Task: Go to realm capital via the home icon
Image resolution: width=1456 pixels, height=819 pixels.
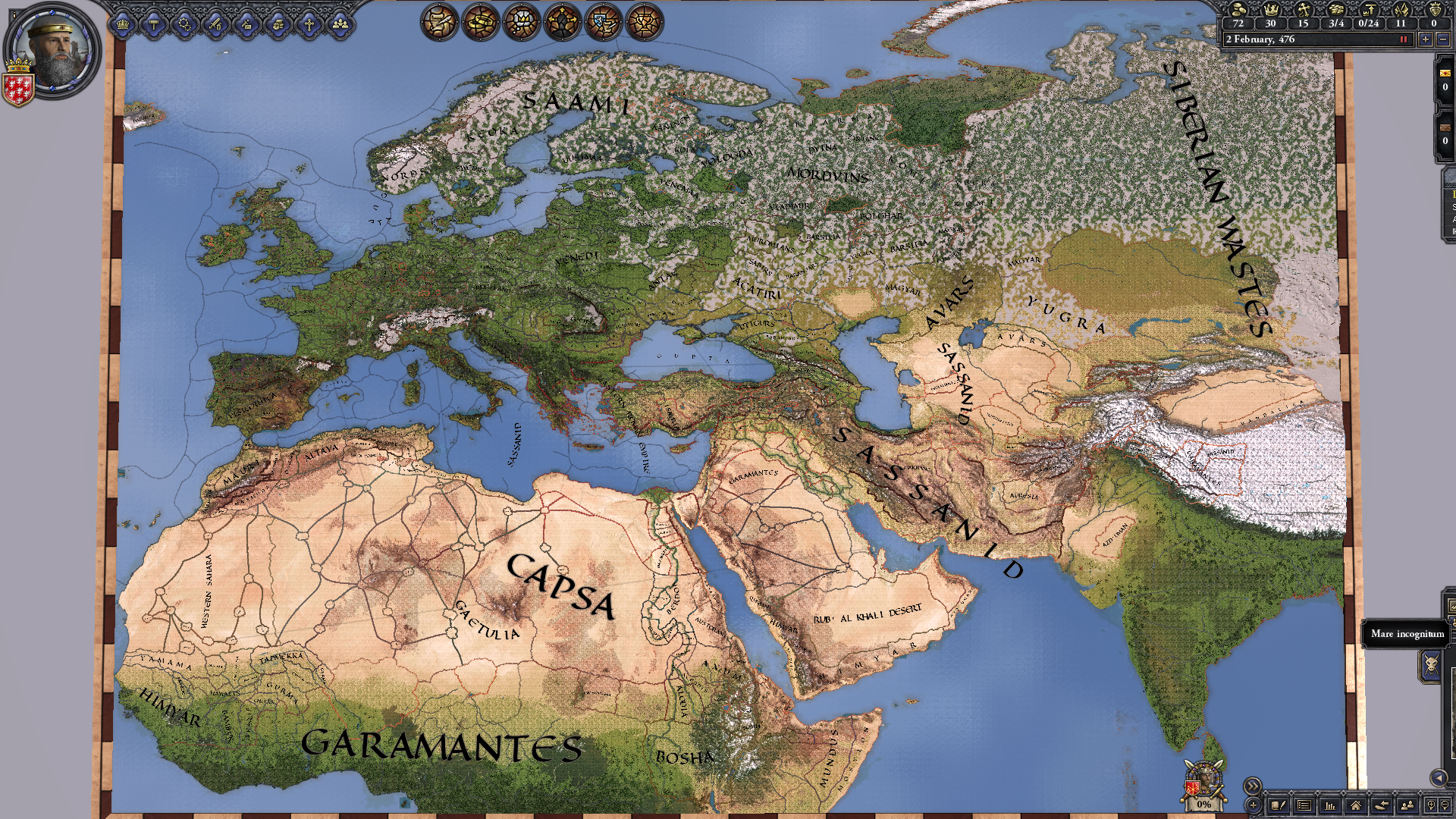Action: tap(1357, 805)
